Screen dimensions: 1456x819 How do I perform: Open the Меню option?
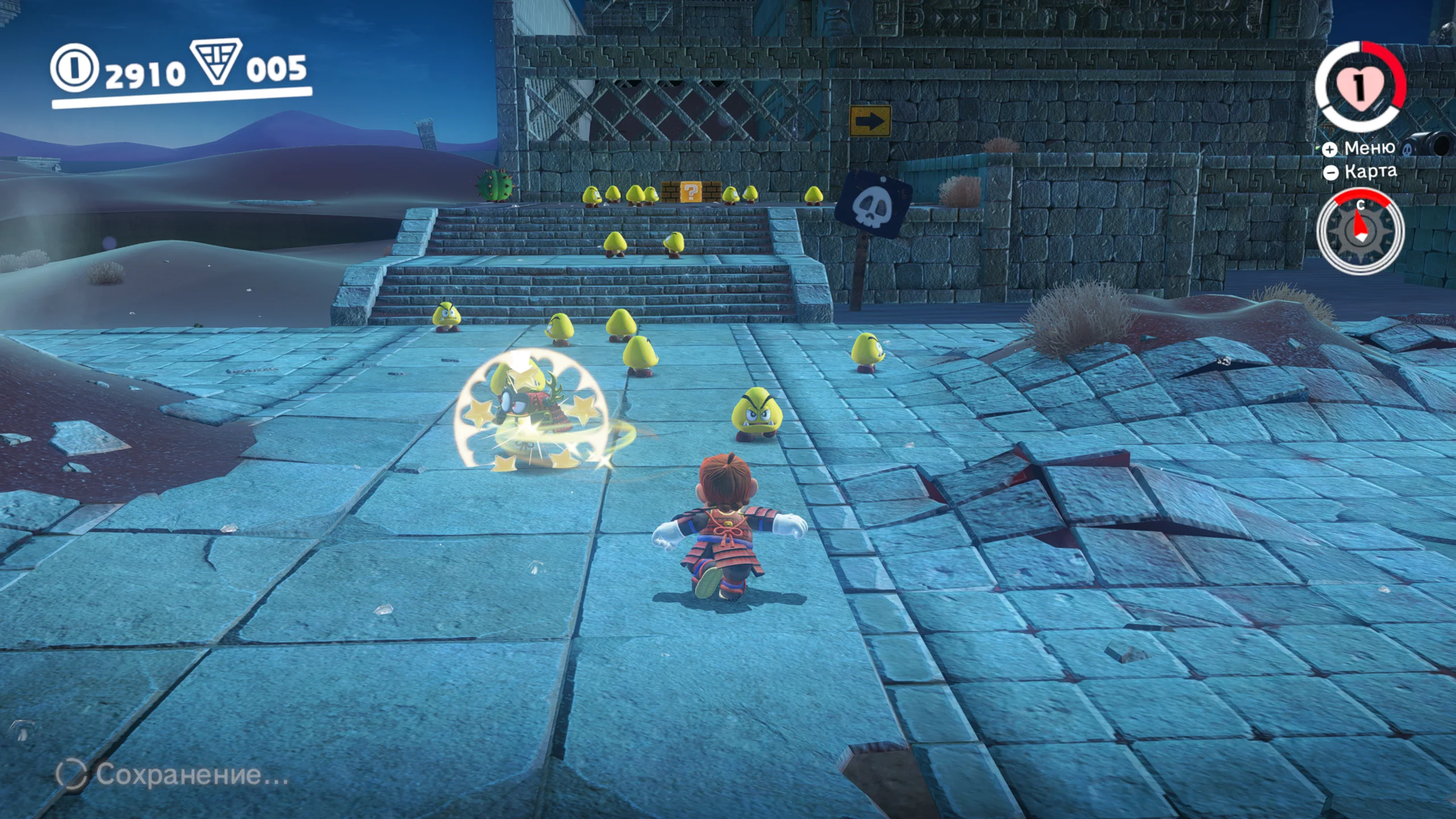tap(1360, 148)
